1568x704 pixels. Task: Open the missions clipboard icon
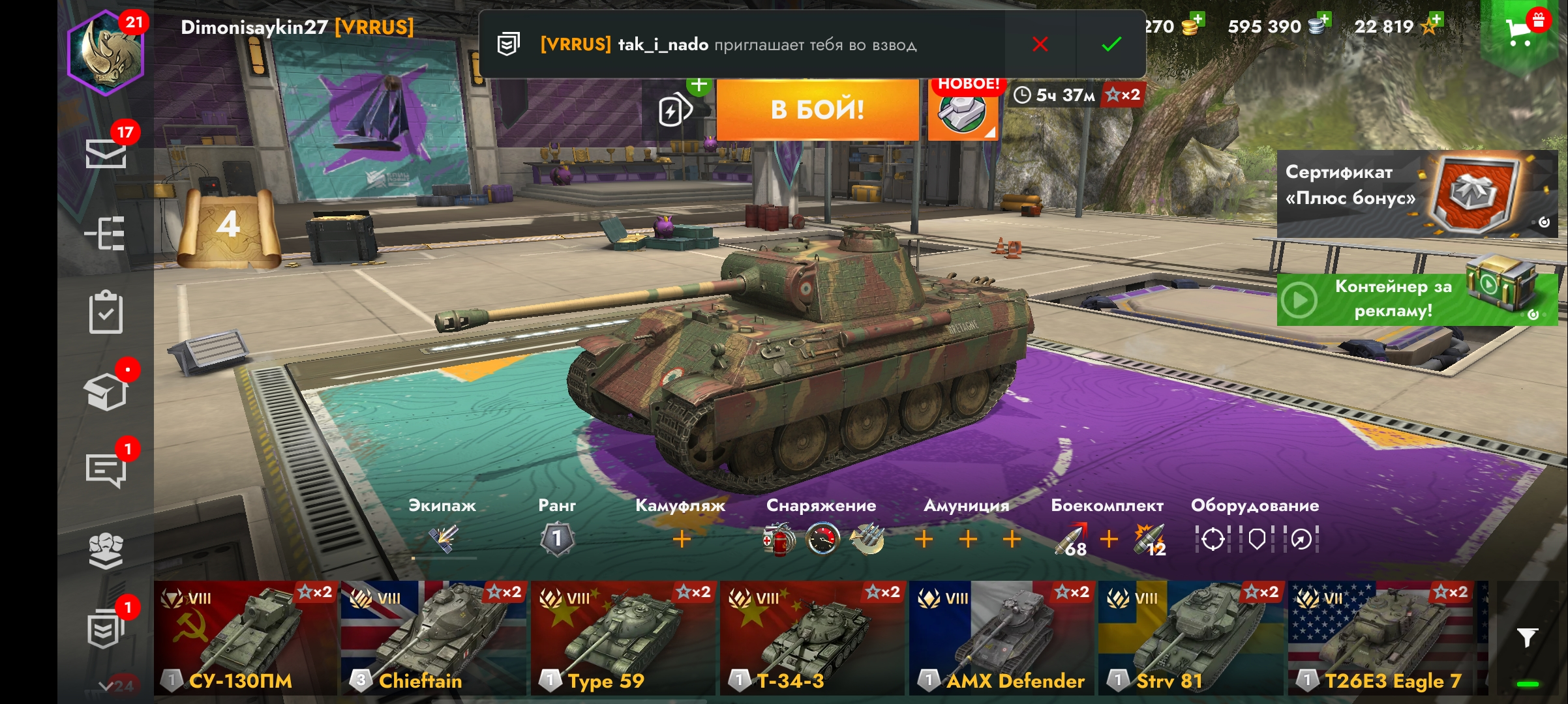tap(106, 313)
